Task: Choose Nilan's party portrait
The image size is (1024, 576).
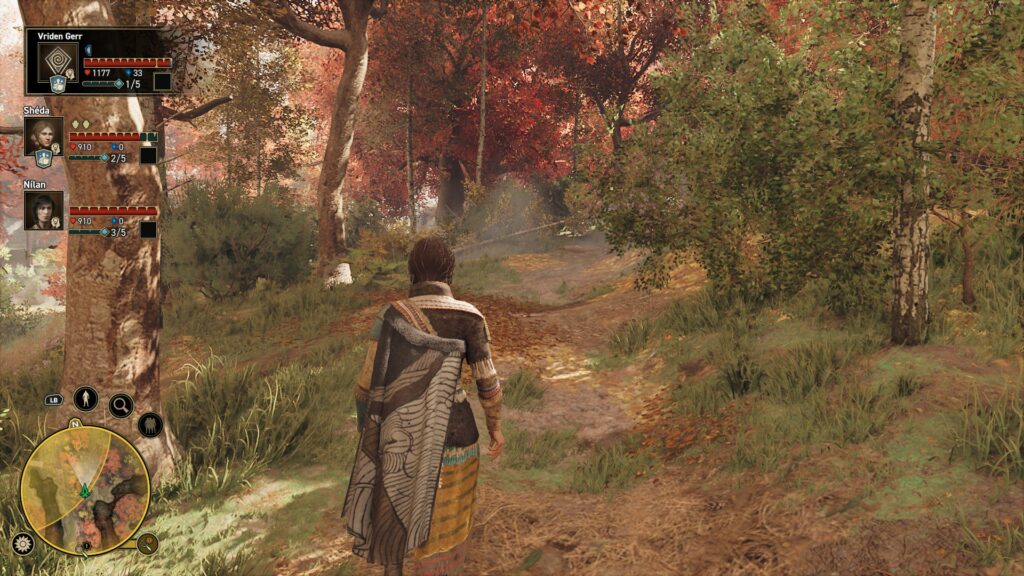Action: 43,210
